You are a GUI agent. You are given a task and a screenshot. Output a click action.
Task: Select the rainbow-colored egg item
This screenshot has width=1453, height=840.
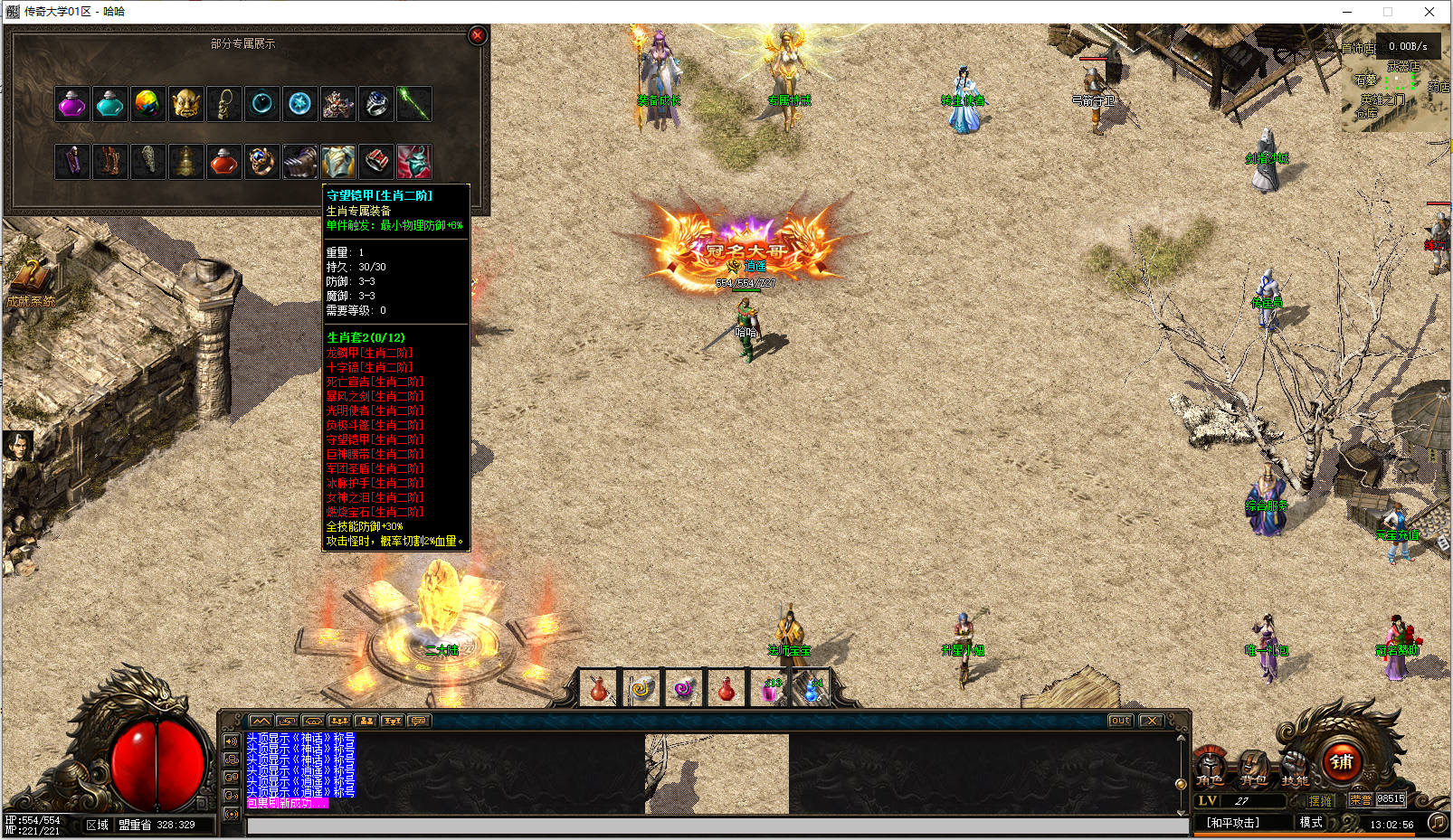148,105
